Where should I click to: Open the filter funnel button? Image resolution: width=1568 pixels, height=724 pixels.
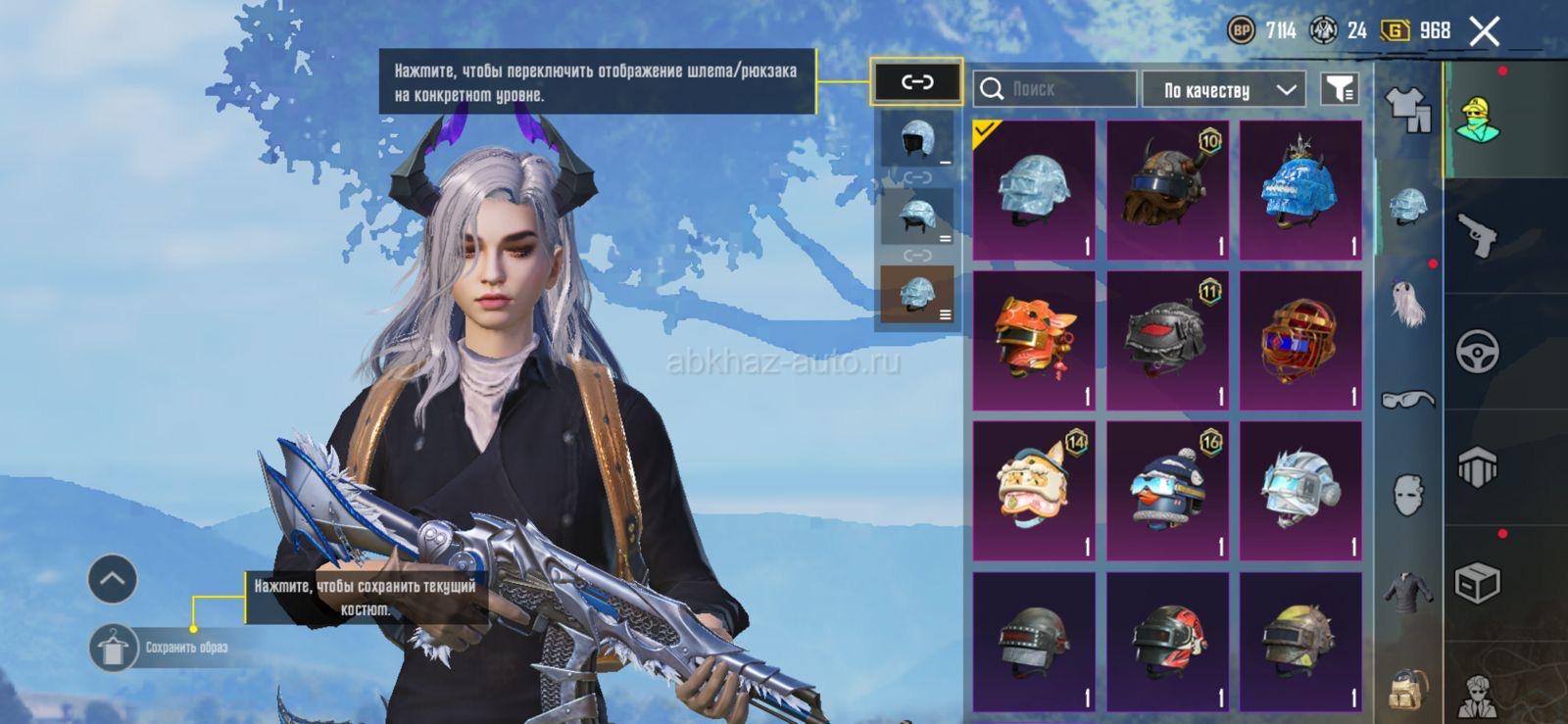click(x=1339, y=89)
